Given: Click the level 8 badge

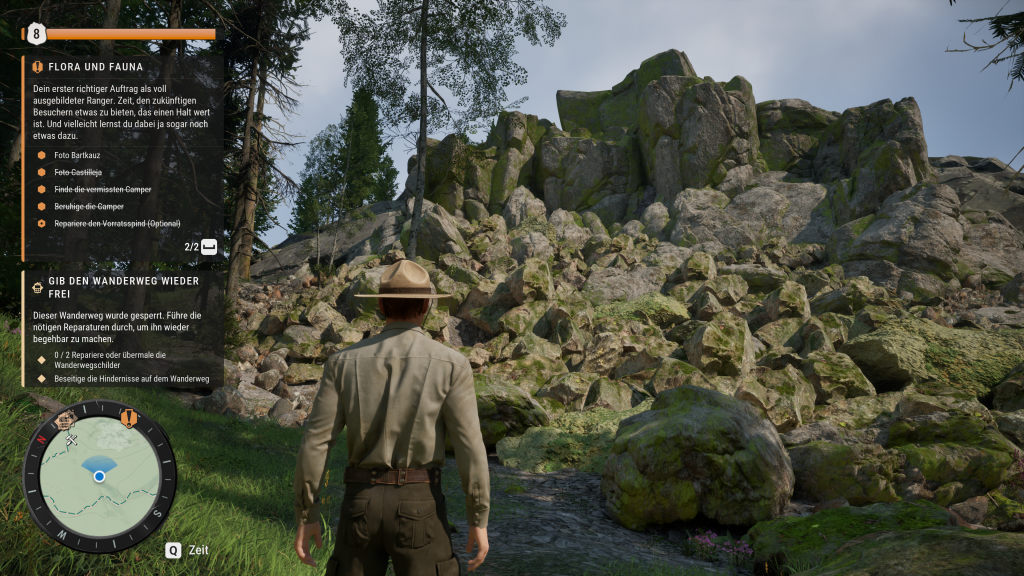Looking at the screenshot, I should [x=37, y=33].
